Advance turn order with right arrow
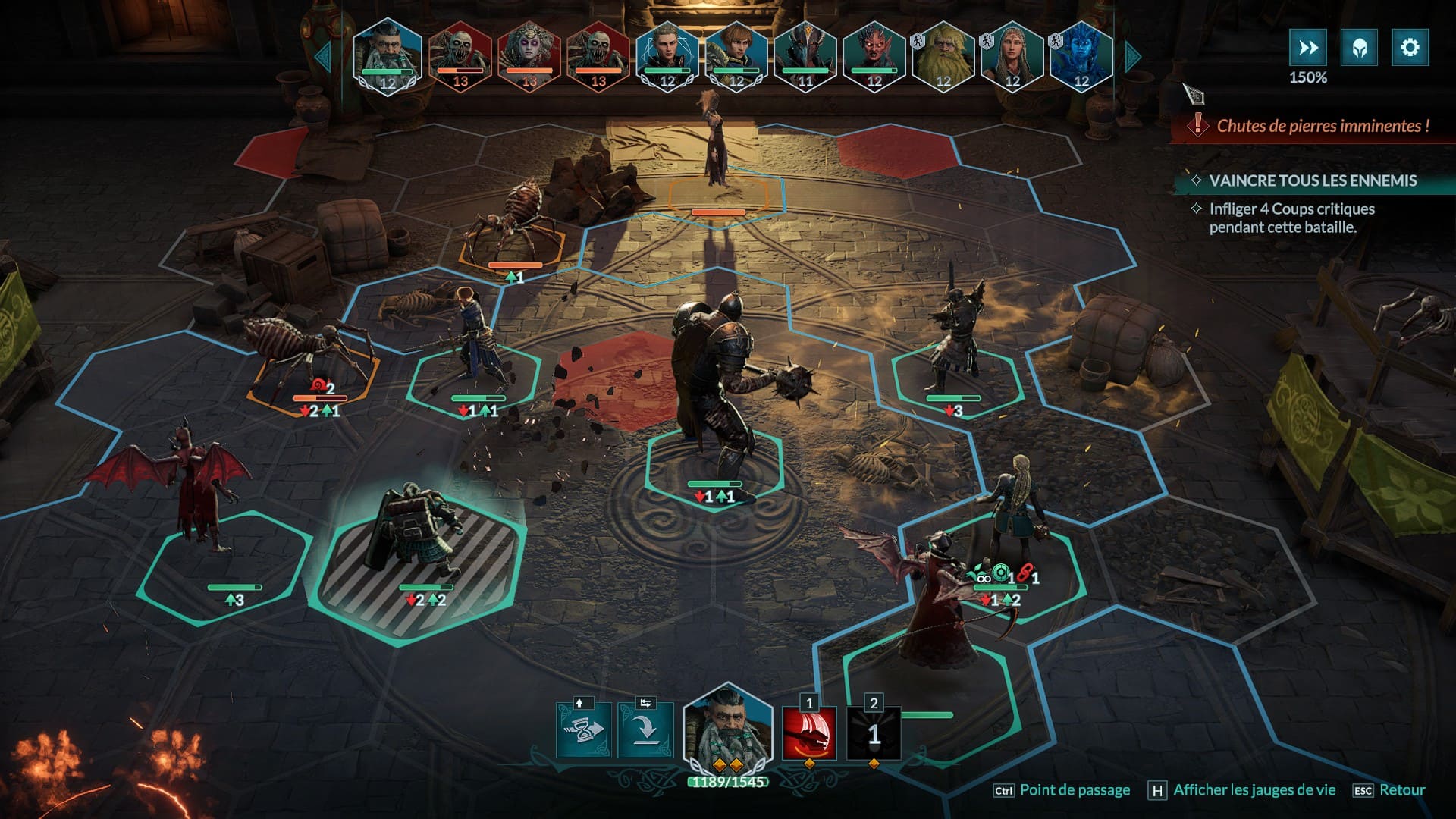The image size is (1456, 819). pyautogui.click(x=1133, y=57)
